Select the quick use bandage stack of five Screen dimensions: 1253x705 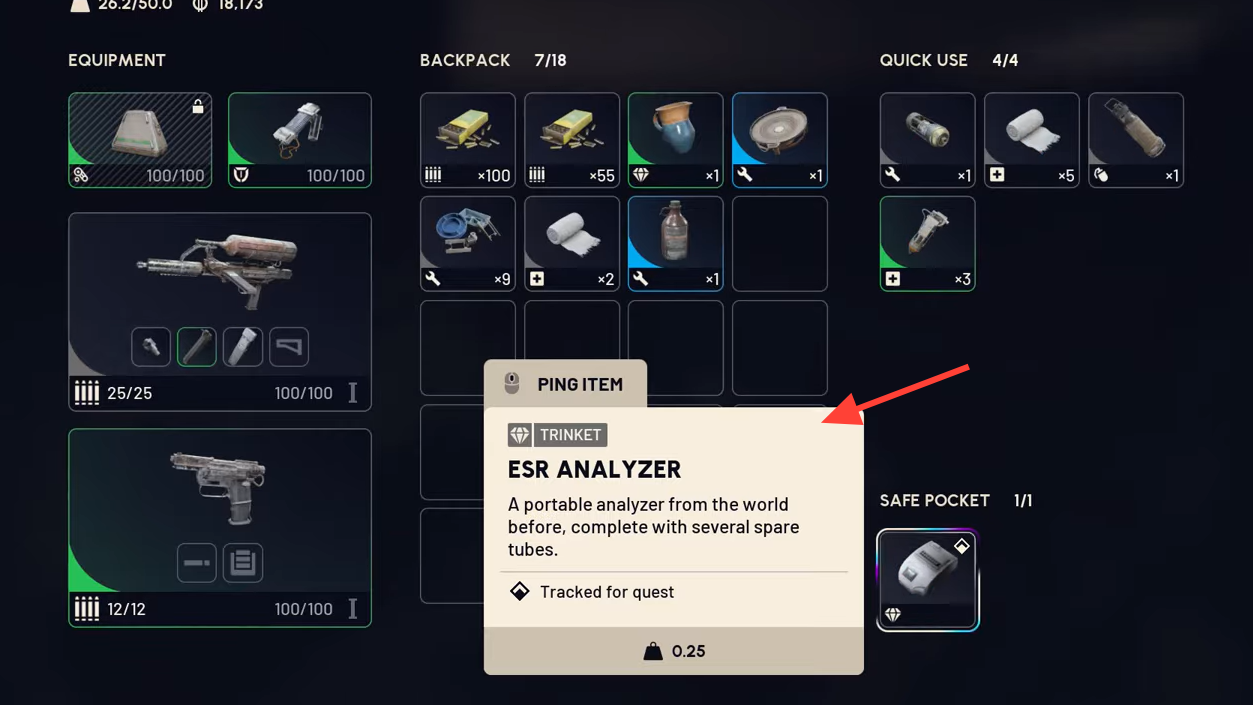1031,140
